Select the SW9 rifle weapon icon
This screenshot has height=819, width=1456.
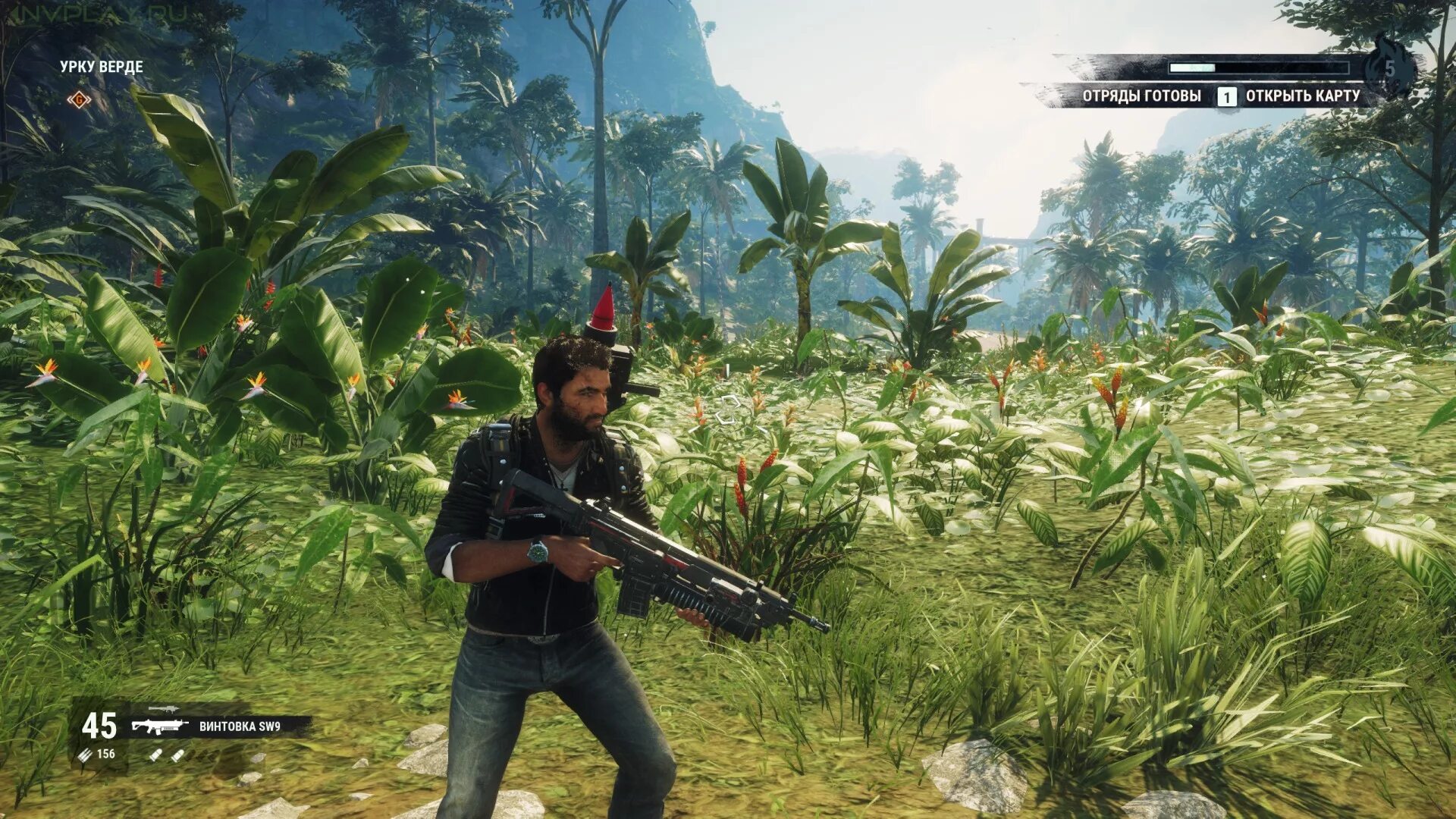159,726
